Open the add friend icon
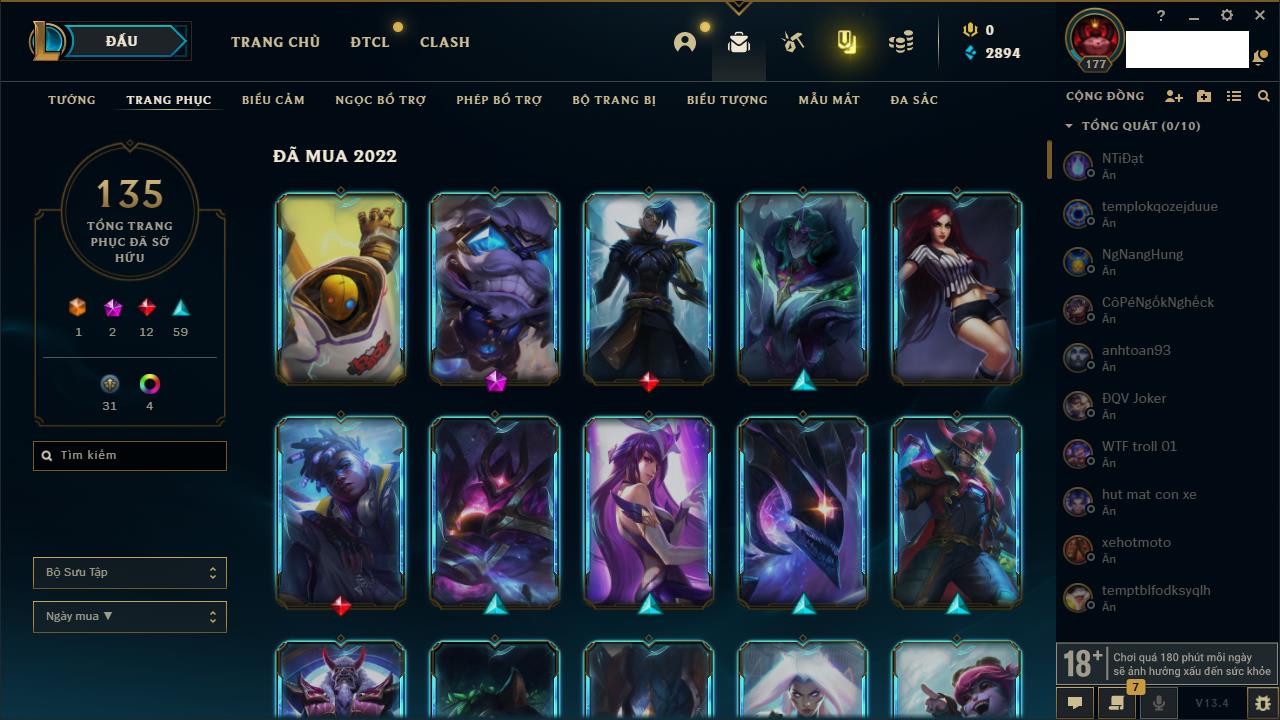Viewport: 1280px width, 720px height. coord(1174,96)
